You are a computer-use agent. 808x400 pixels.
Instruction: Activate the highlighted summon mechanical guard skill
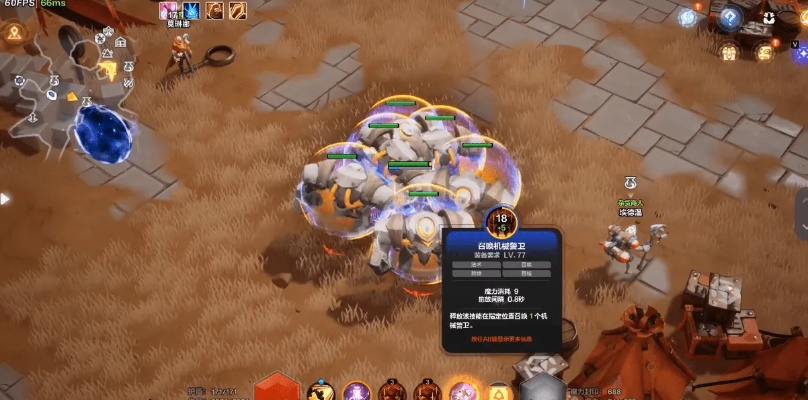tap(463, 391)
